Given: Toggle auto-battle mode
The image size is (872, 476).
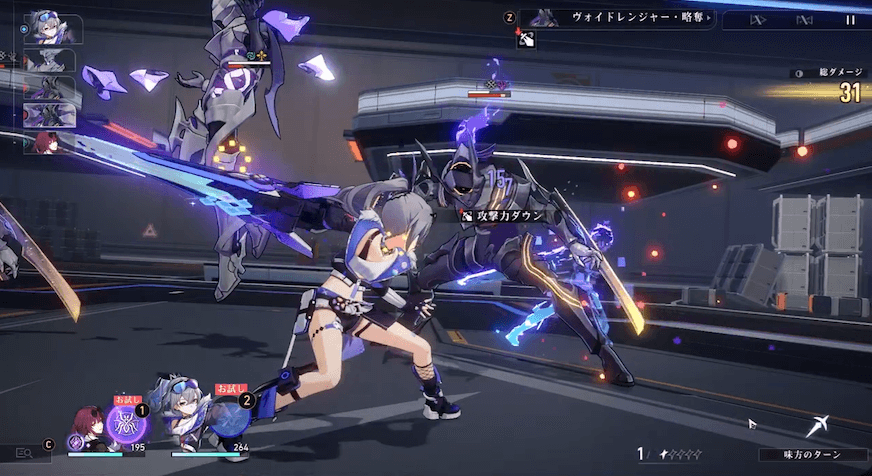Looking at the screenshot, I should coord(805,19).
